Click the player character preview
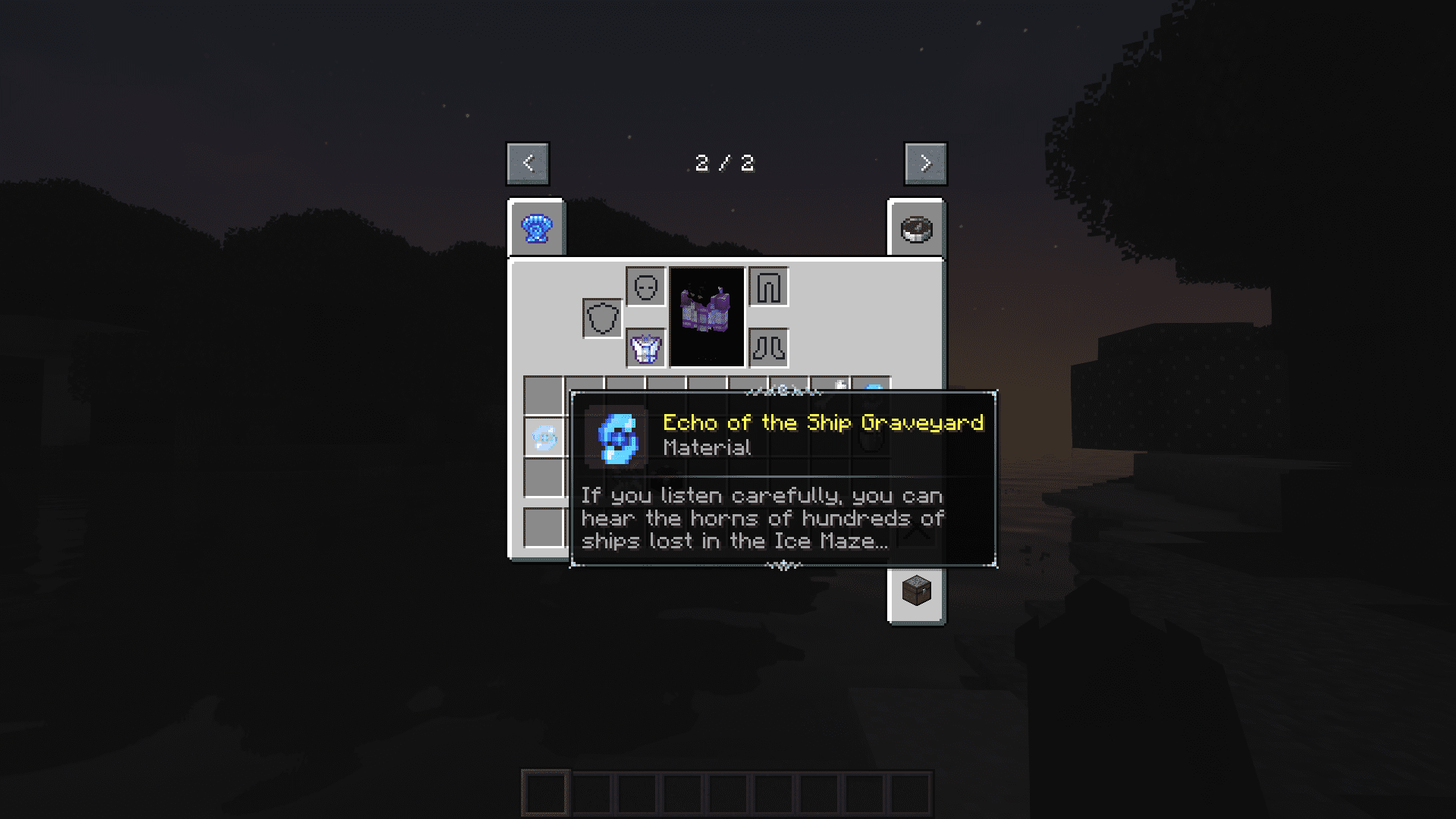This screenshot has height=819, width=1456. pyautogui.click(x=708, y=317)
